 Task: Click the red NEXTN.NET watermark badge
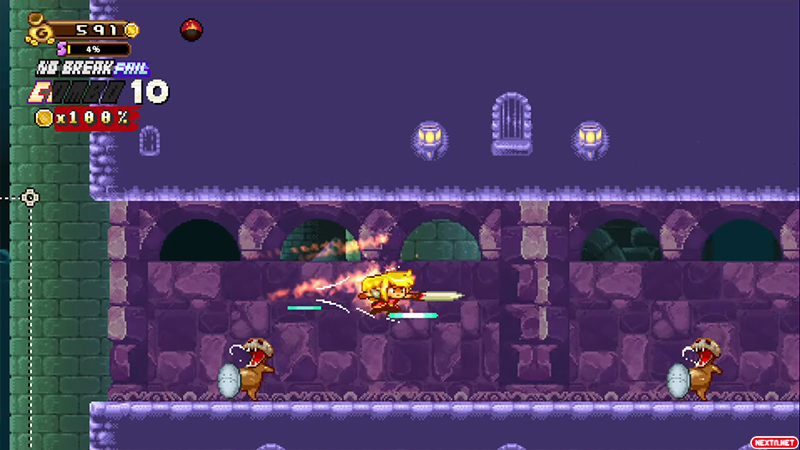pos(773,441)
